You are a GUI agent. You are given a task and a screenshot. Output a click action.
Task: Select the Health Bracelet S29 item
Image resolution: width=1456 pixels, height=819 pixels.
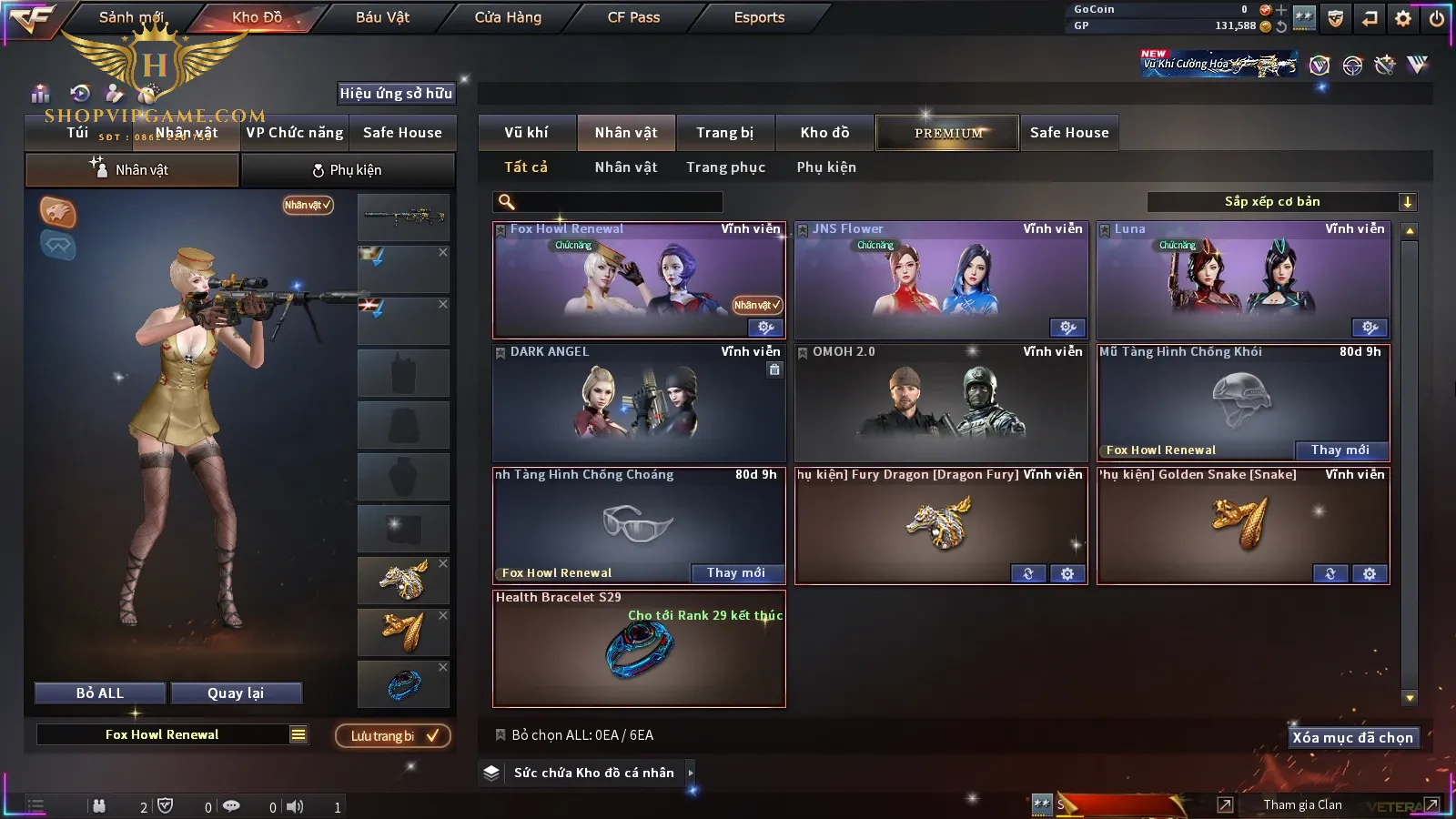[639, 650]
